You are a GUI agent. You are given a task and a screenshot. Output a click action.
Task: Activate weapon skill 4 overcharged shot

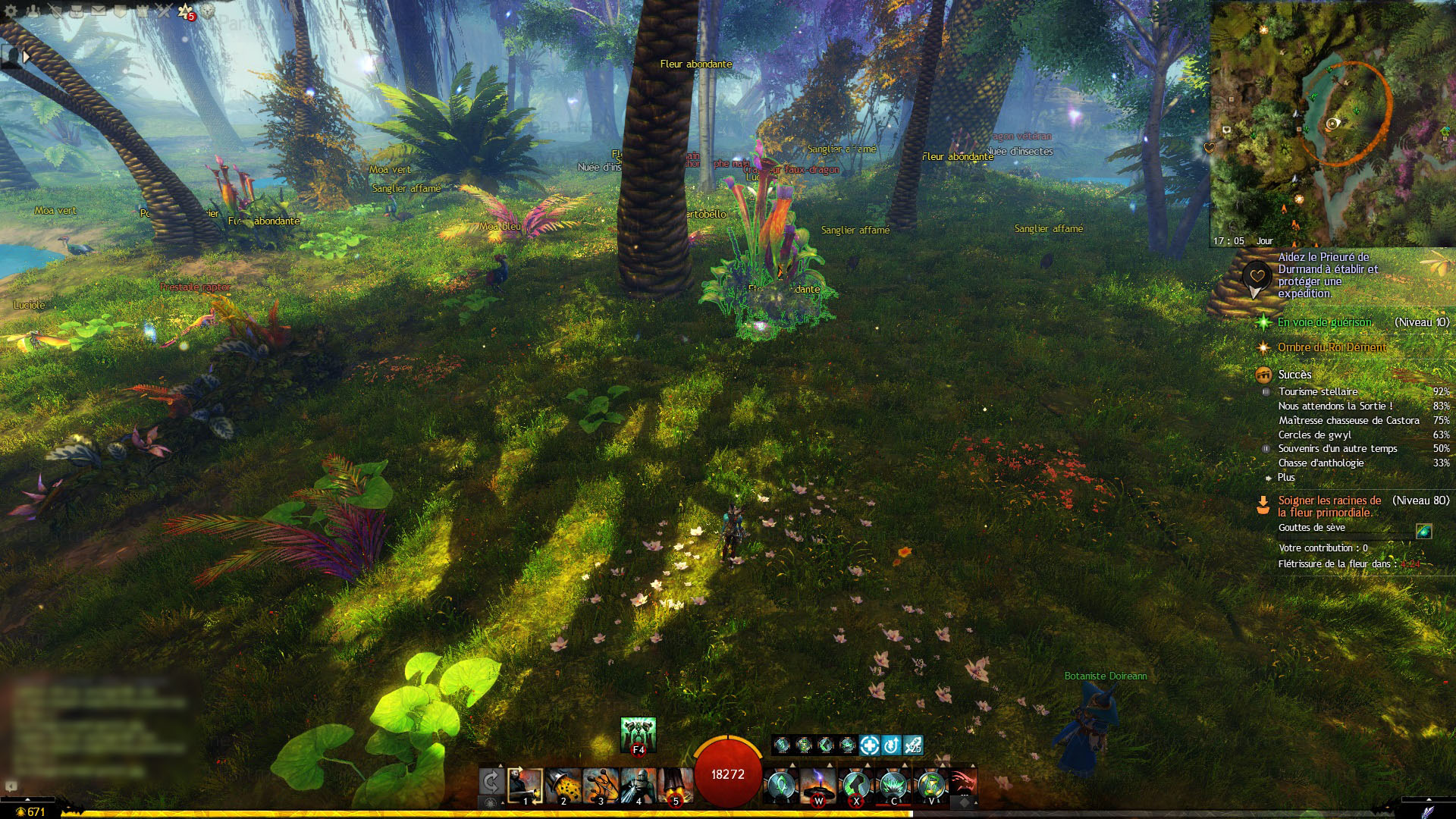click(x=638, y=786)
